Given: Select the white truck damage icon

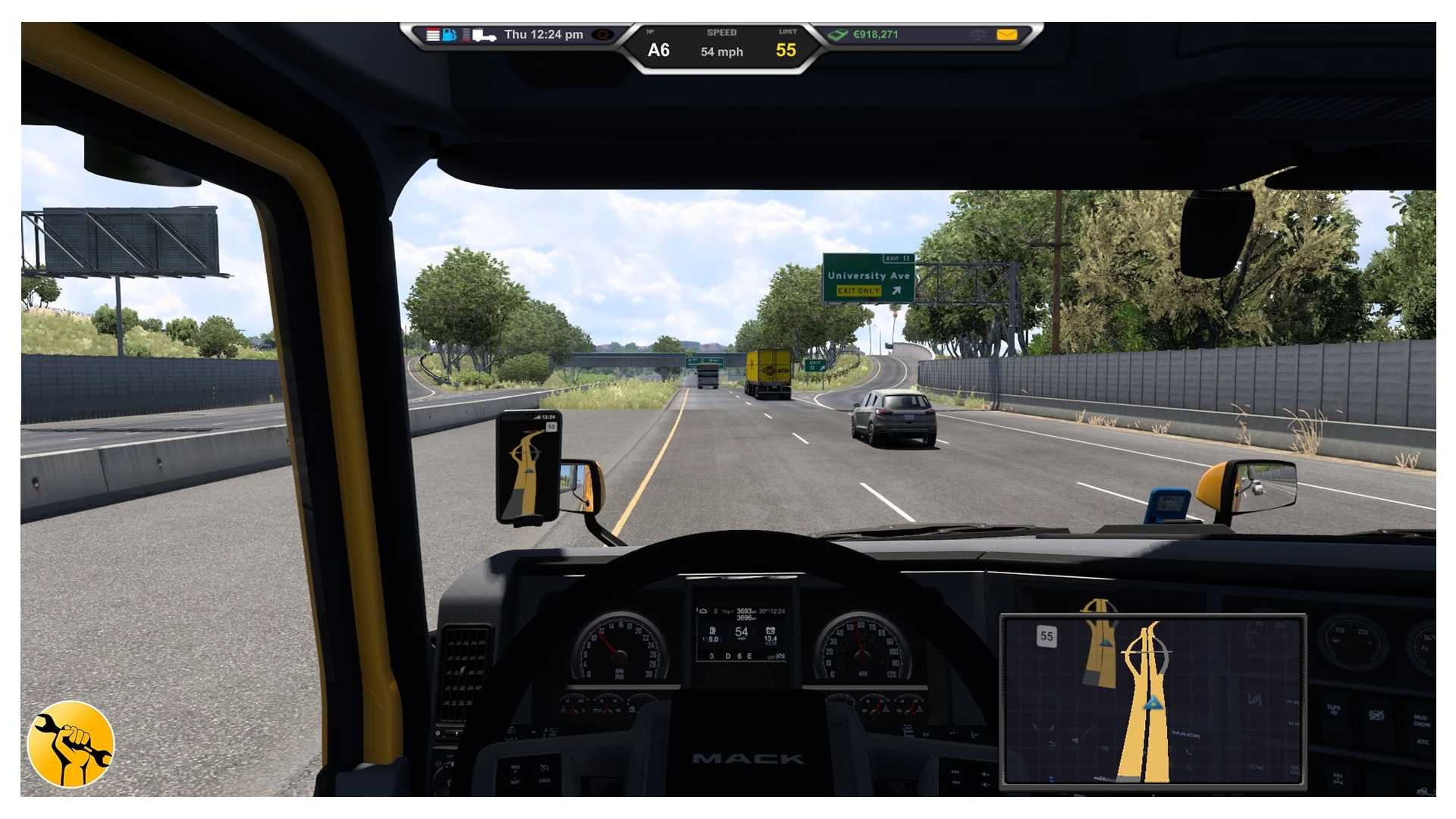Looking at the screenshot, I should click(x=484, y=36).
